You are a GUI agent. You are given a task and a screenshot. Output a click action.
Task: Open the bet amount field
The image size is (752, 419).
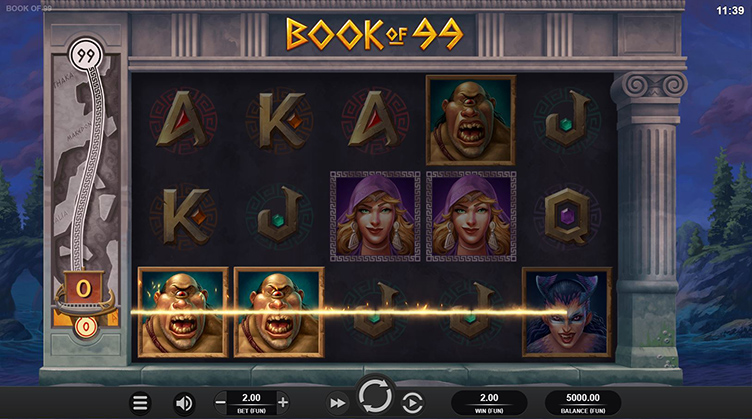point(251,402)
